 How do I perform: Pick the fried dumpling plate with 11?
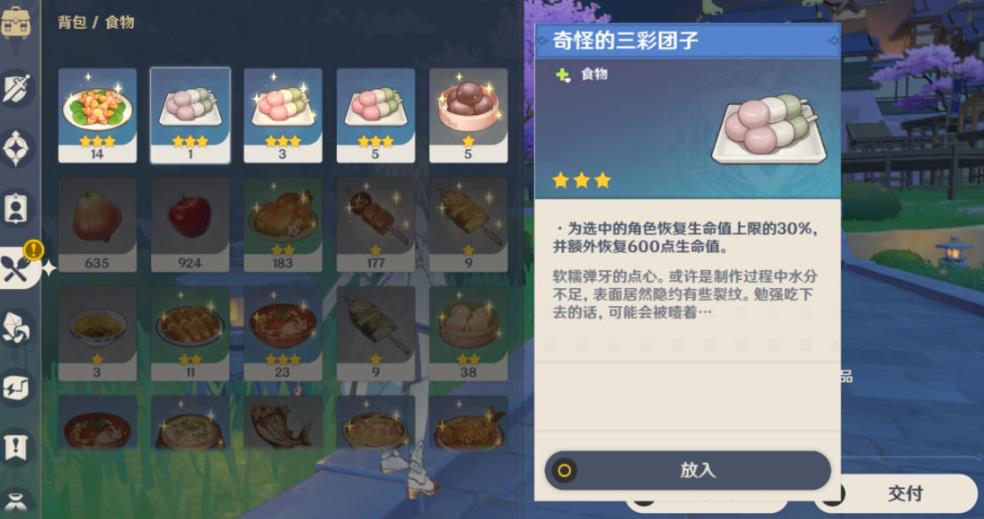pos(190,333)
